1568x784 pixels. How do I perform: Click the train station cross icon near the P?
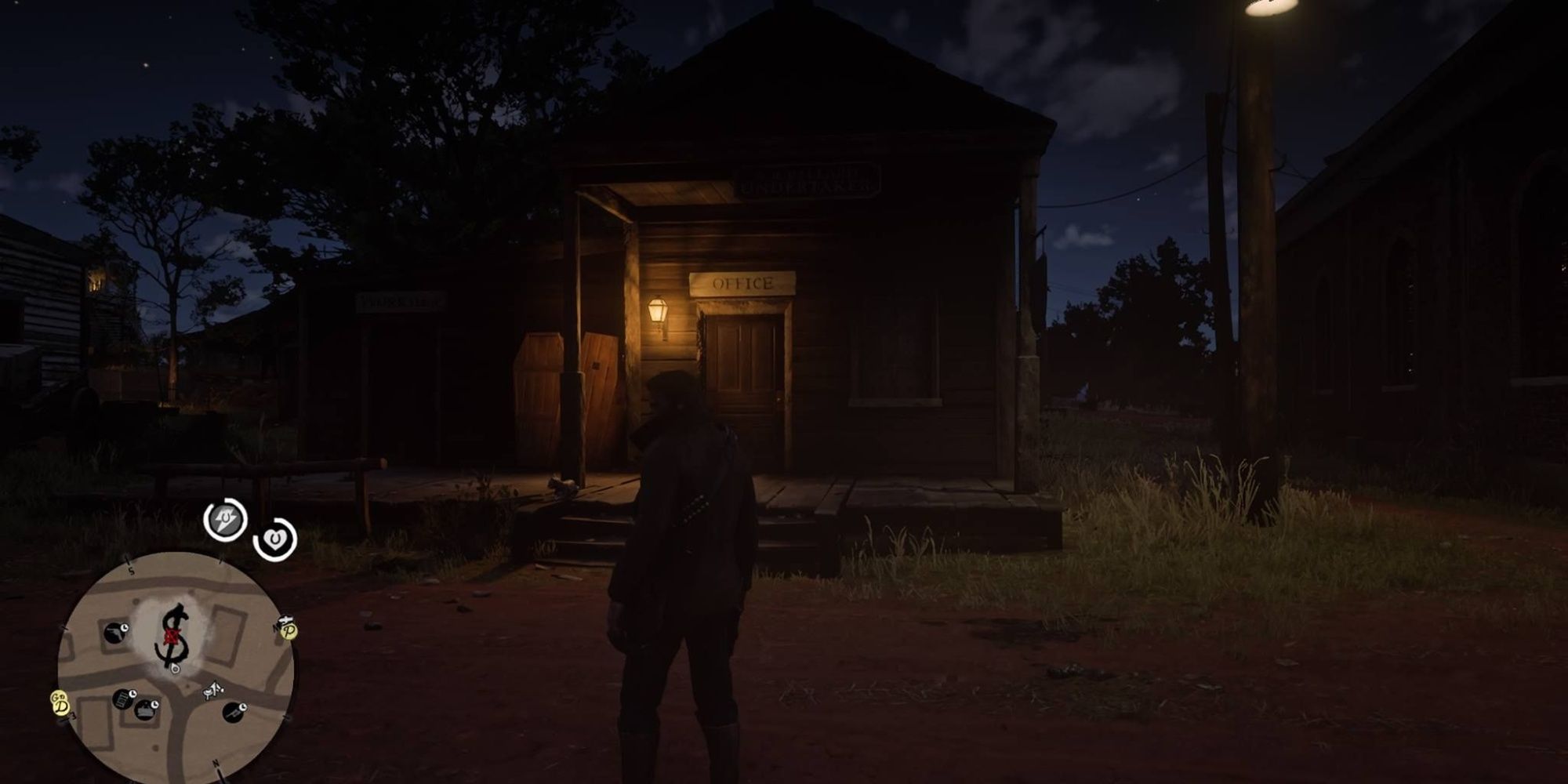(x=285, y=620)
